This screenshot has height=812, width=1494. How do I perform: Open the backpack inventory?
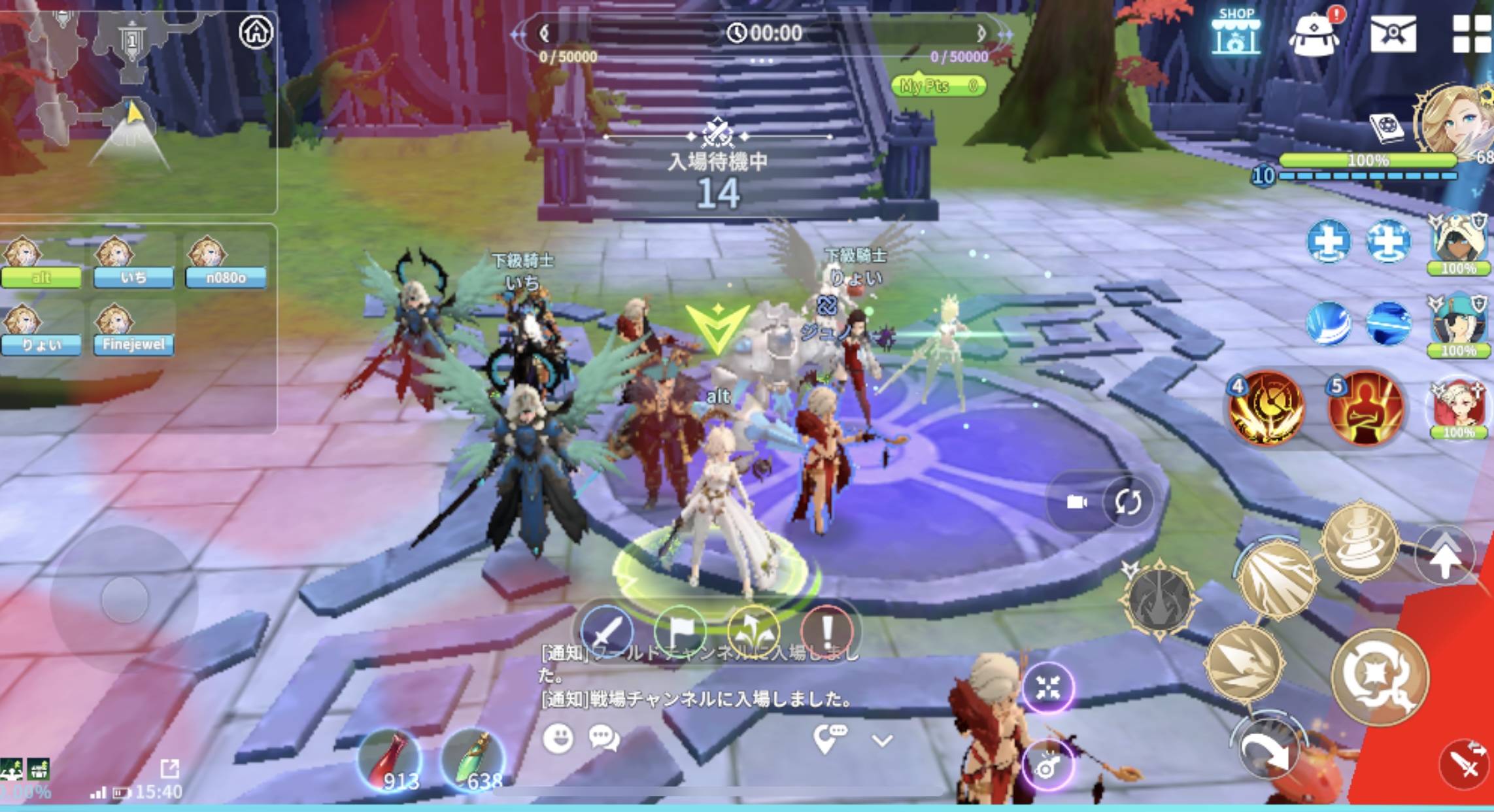1314,34
